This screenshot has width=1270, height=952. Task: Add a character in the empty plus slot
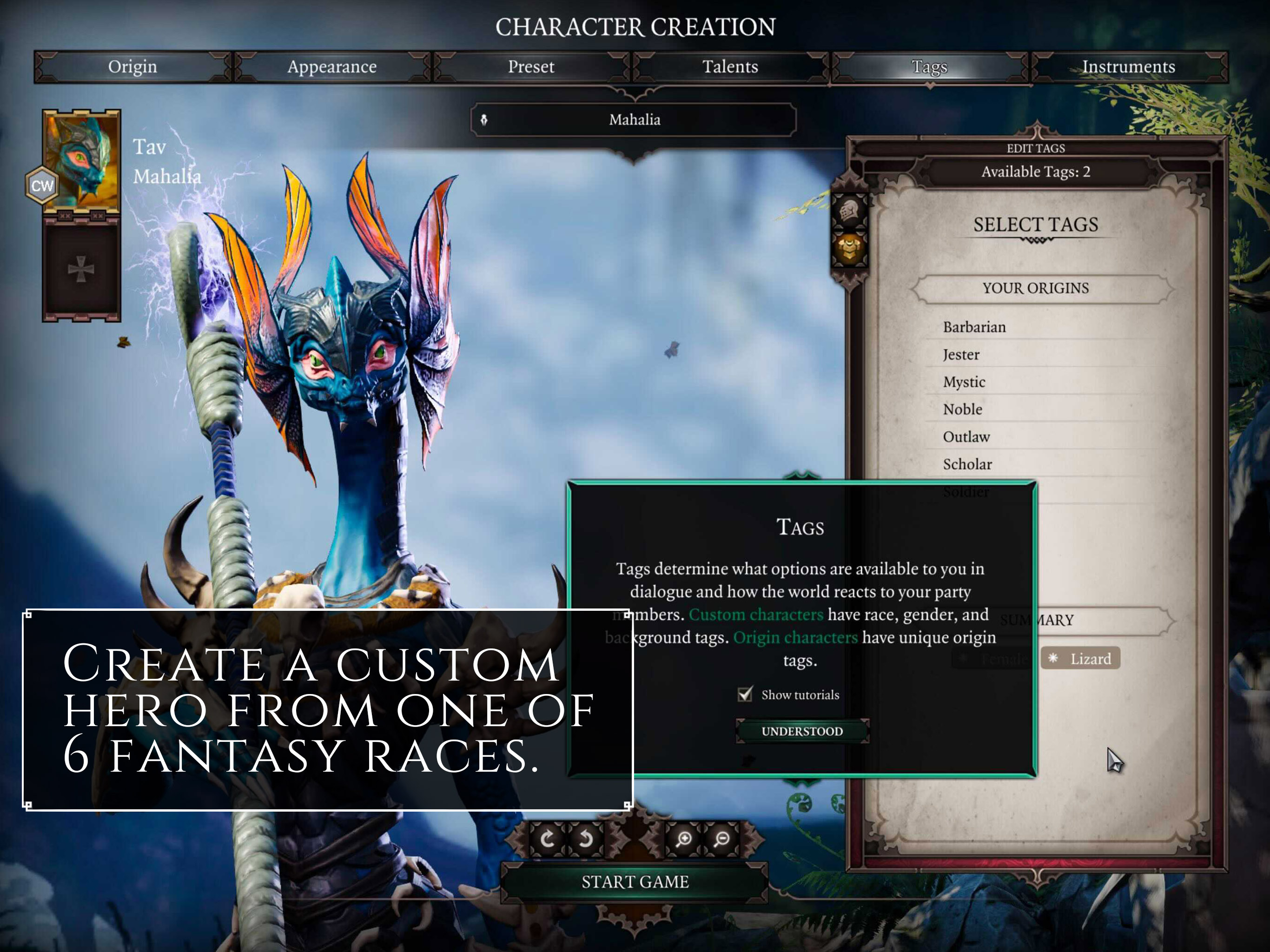(81, 269)
